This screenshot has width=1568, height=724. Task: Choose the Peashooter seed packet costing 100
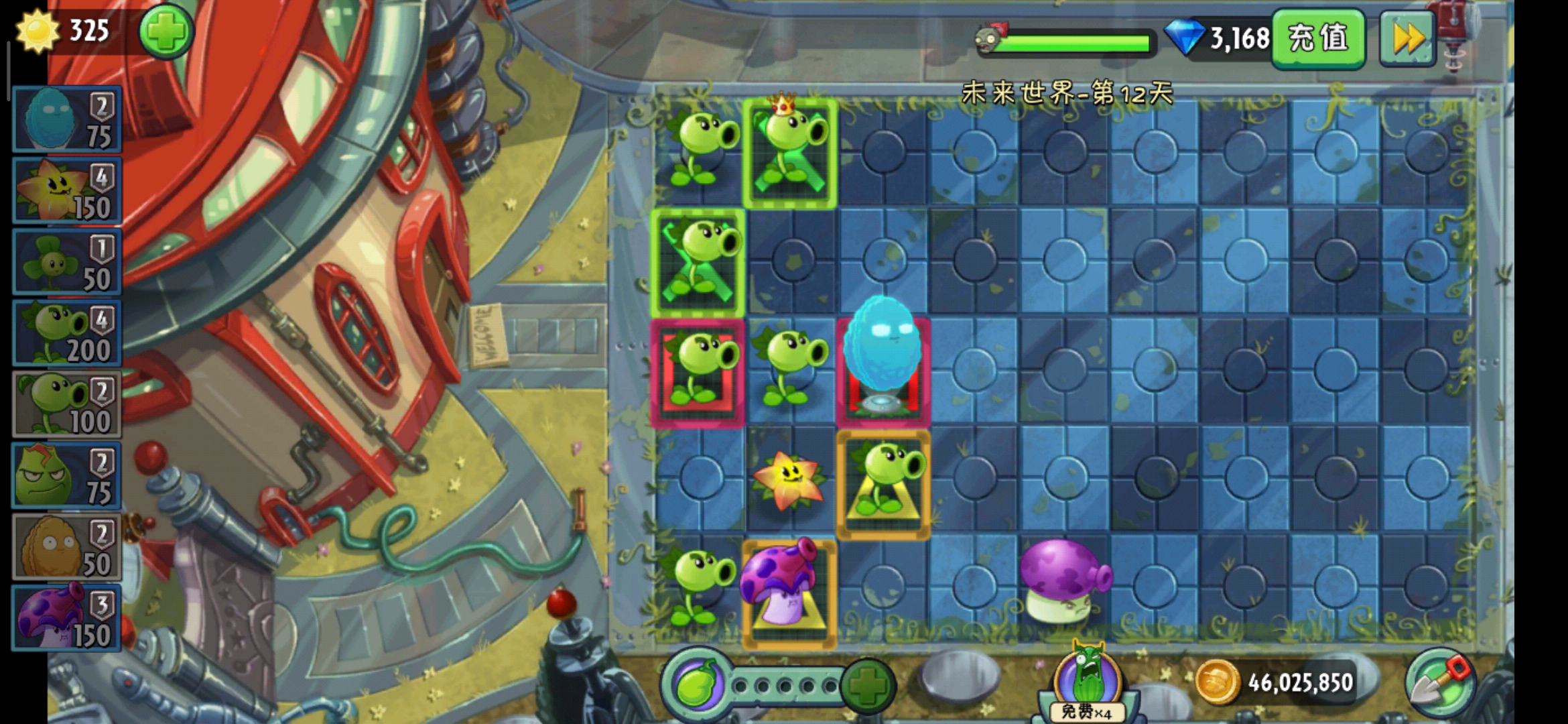point(67,405)
